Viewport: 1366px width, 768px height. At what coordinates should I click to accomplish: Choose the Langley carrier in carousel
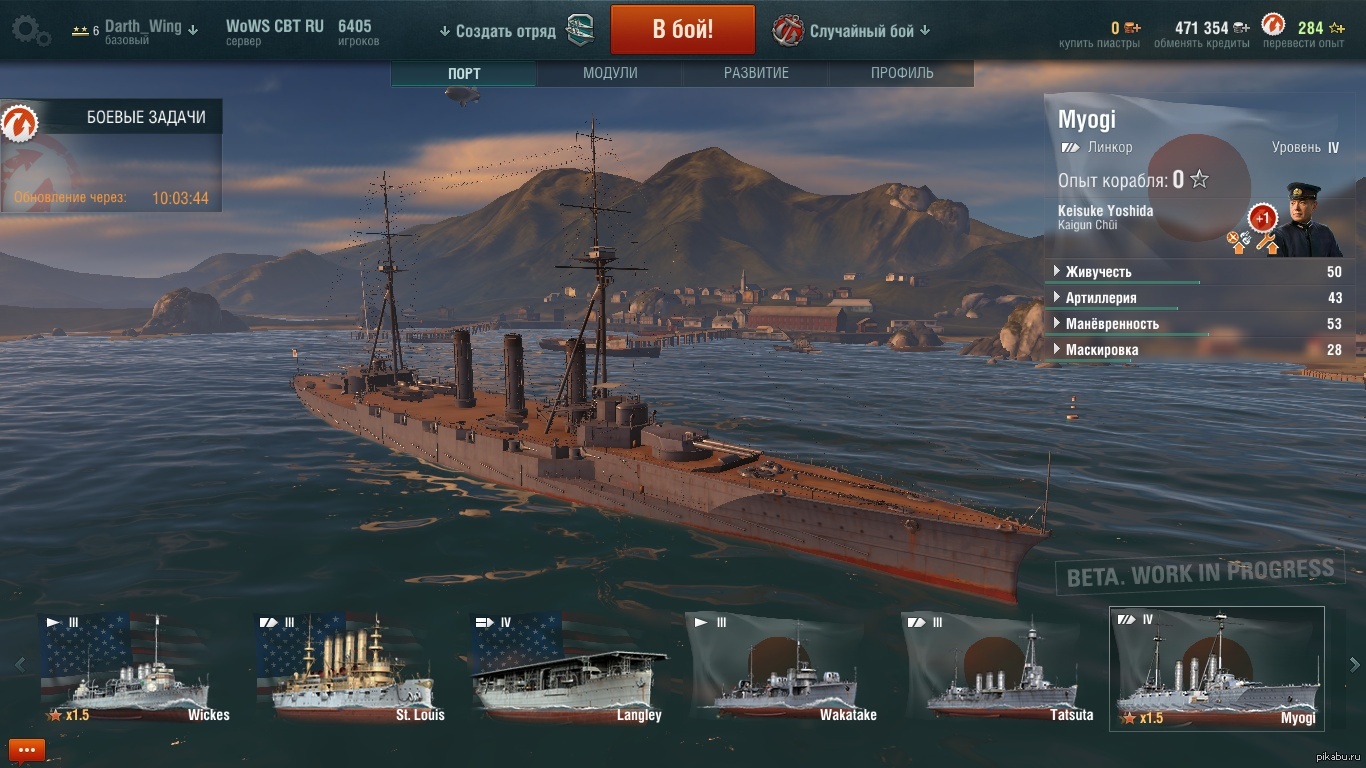pos(568,668)
